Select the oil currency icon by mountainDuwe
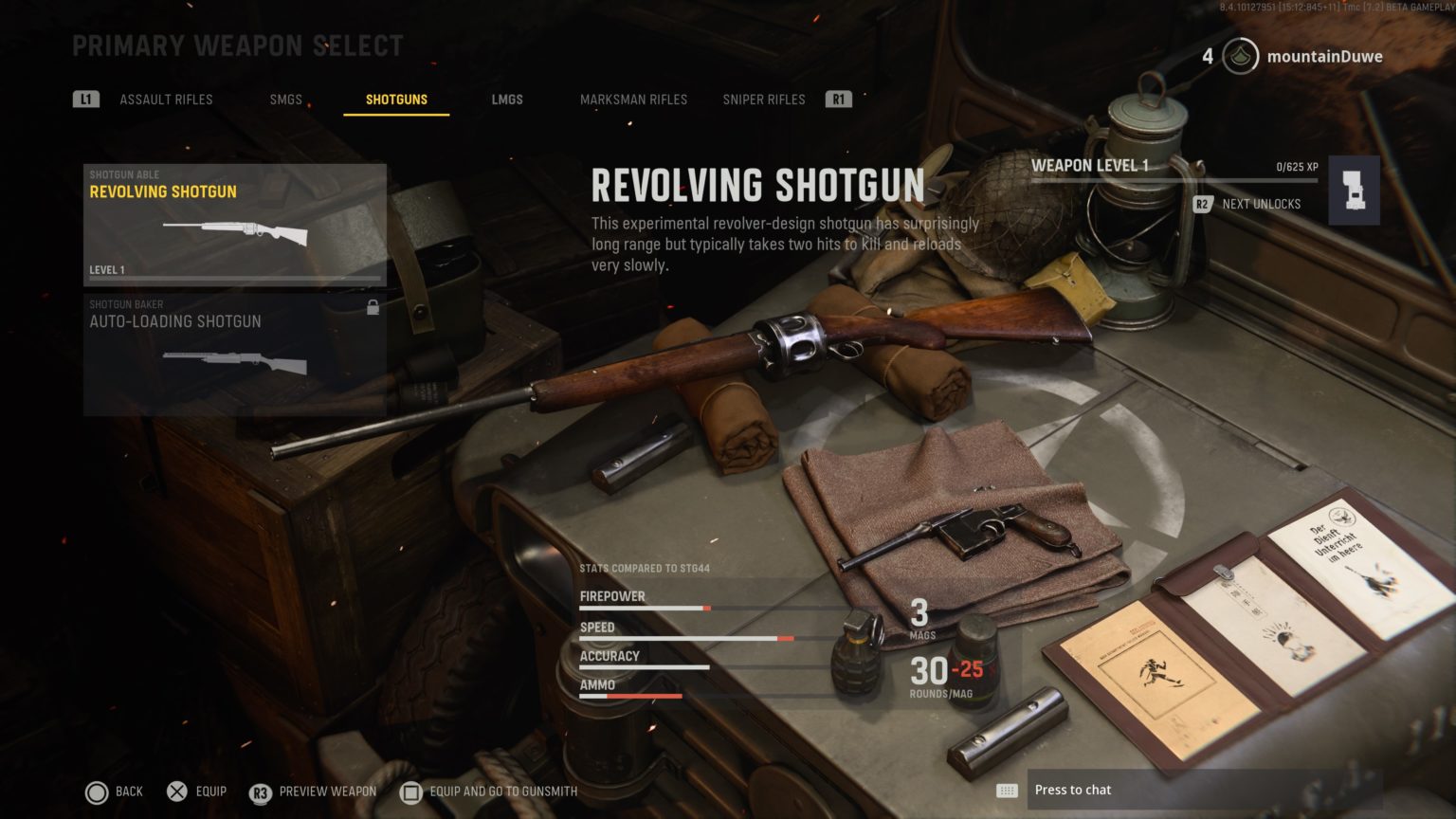This screenshot has width=1456, height=819. point(1239,56)
